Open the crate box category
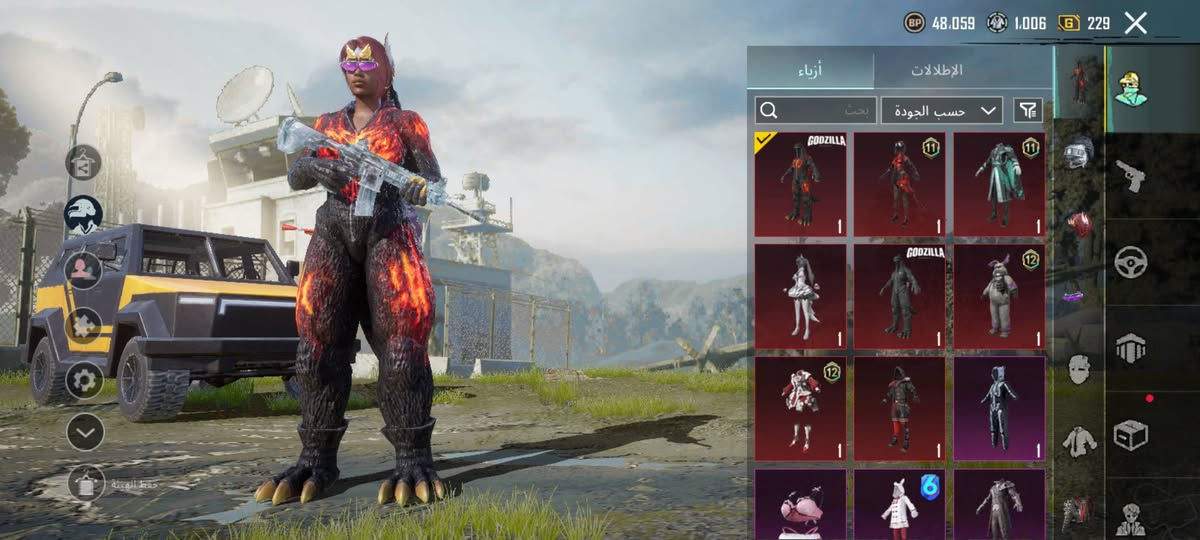 point(1131,435)
